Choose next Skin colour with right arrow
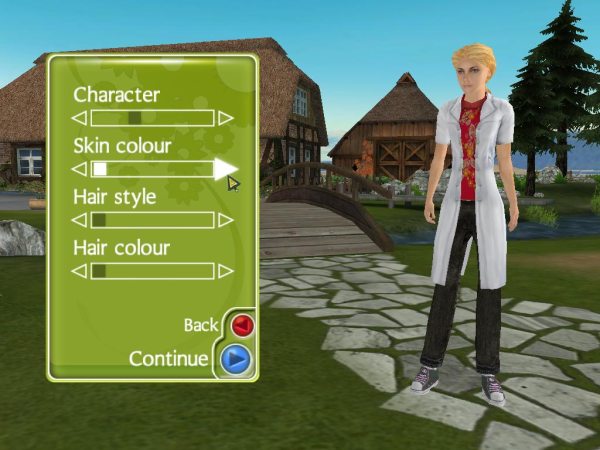Screen dimensions: 600x450 tap(226, 169)
